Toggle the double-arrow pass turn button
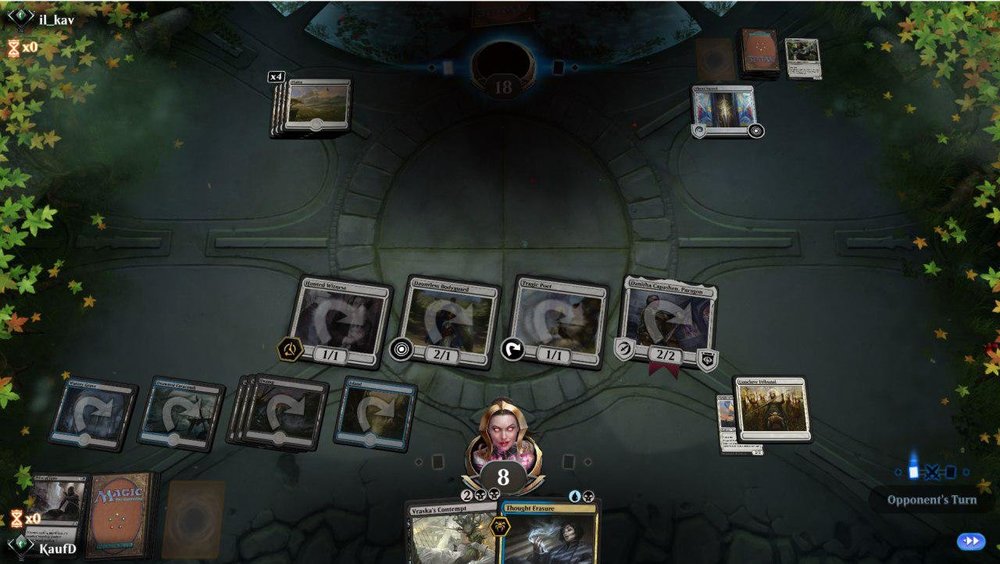This screenshot has height=564, width=1000. pos(969,541)
